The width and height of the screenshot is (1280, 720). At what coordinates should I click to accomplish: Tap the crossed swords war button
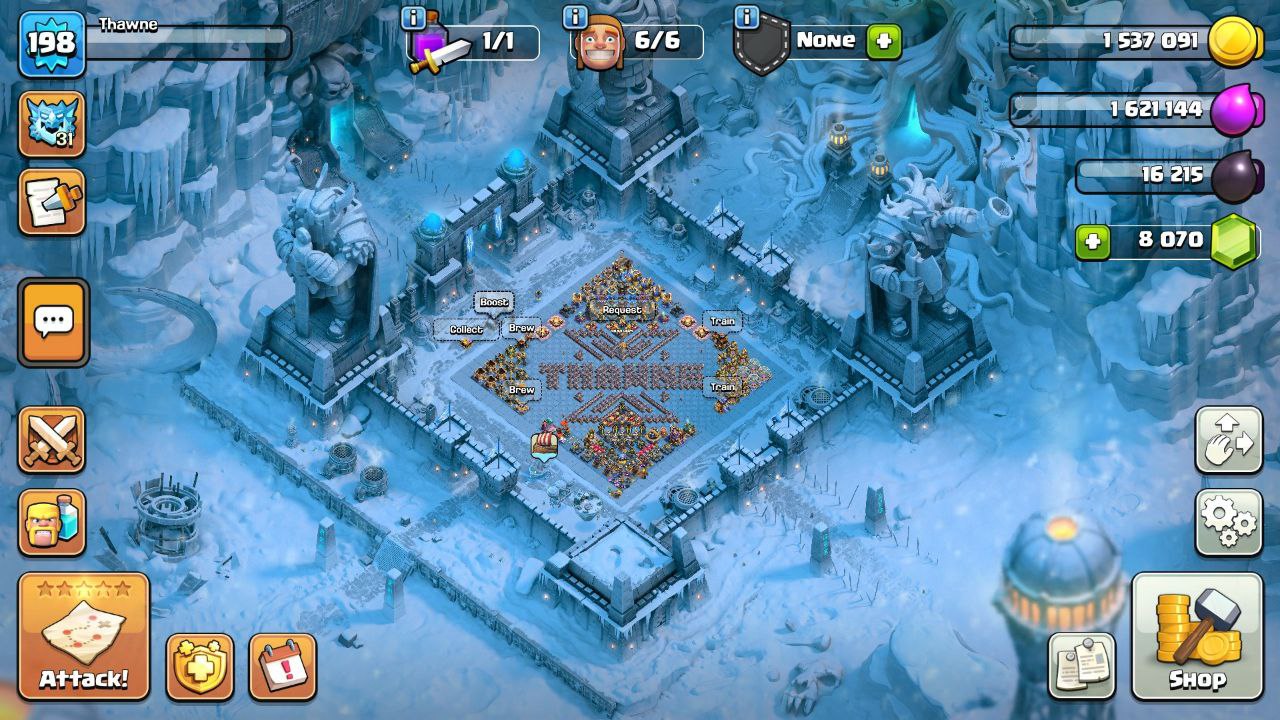coord(52,440)
